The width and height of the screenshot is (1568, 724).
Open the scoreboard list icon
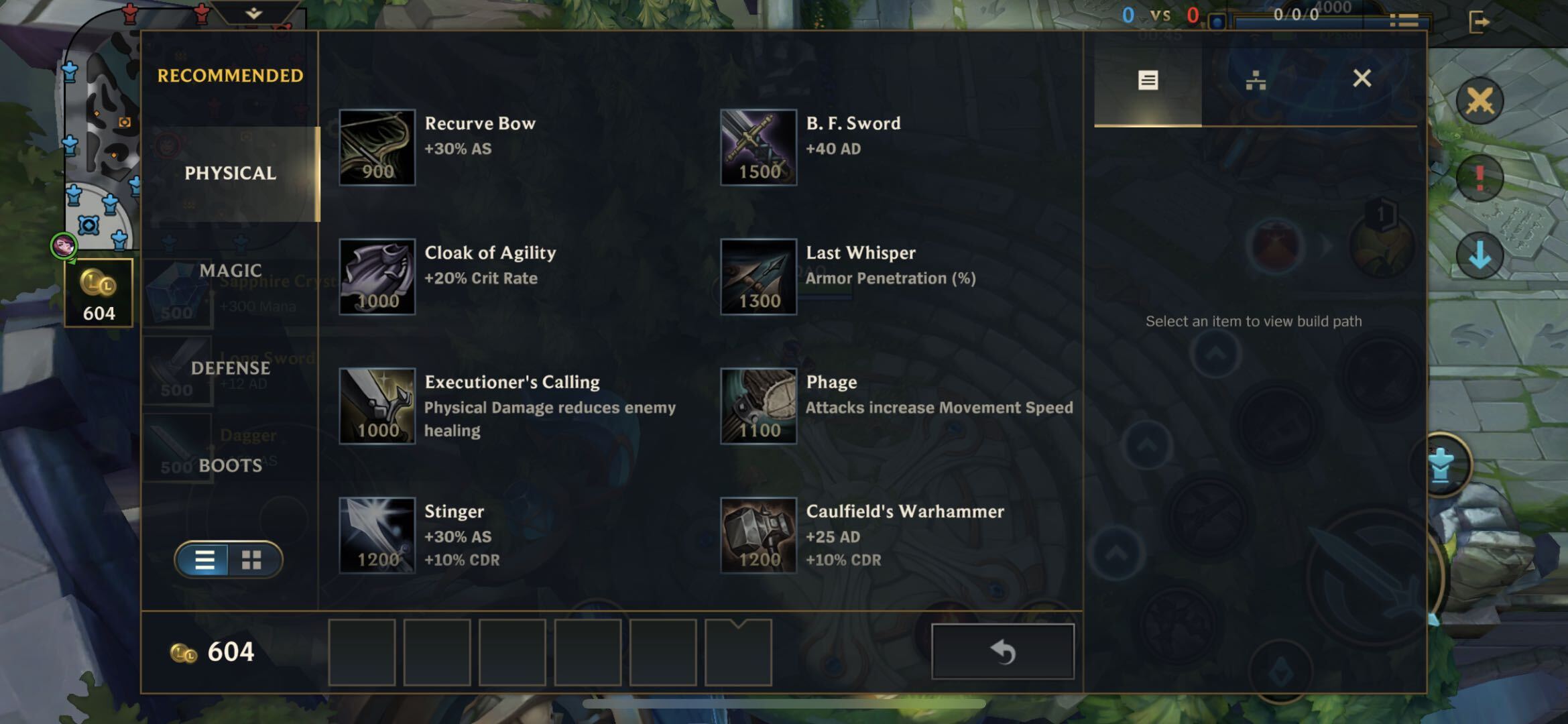pyautogui.click(x=1404, y=21)
